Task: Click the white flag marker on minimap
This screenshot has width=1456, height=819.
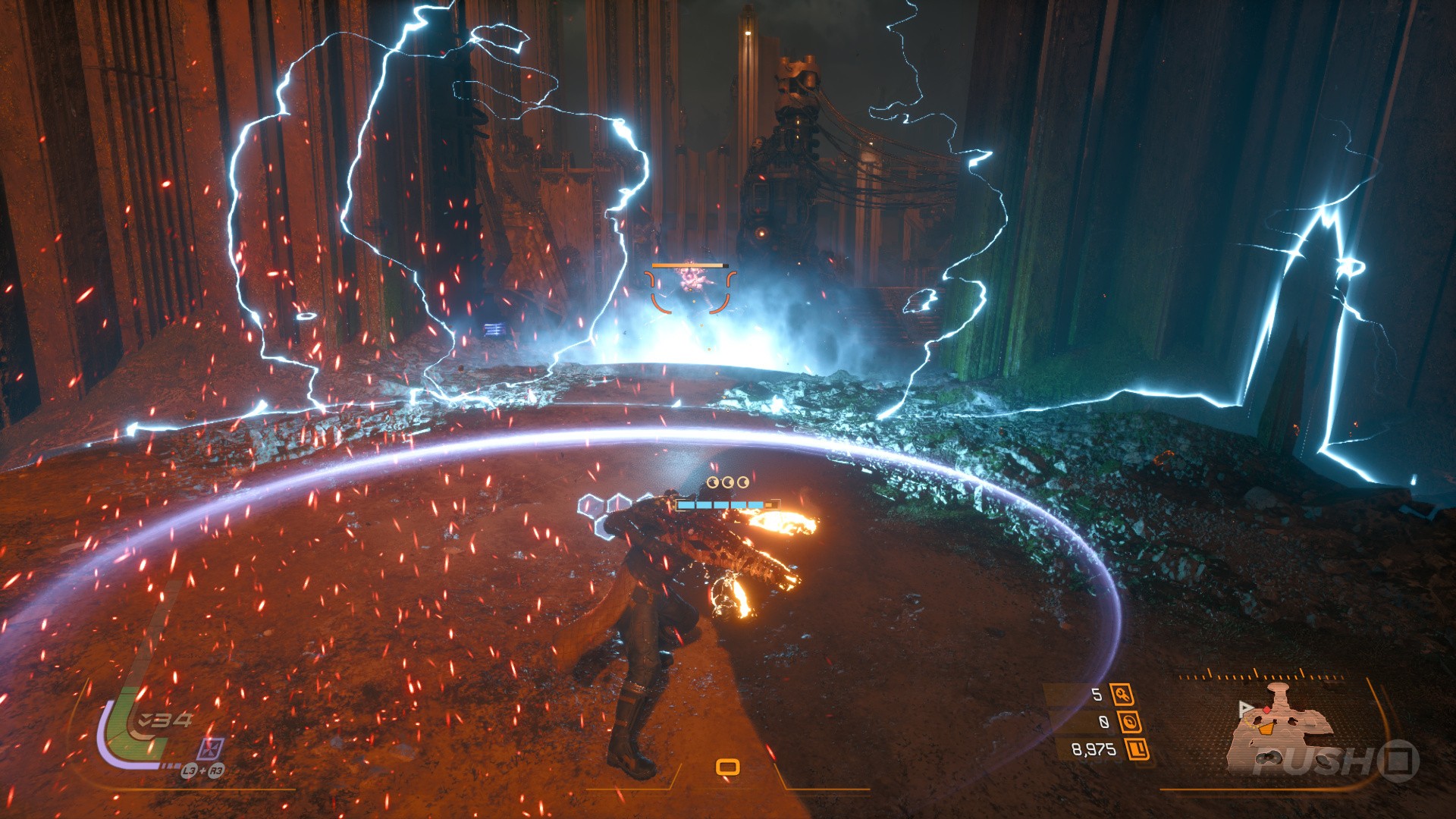Action: (x=1244, y=708)
